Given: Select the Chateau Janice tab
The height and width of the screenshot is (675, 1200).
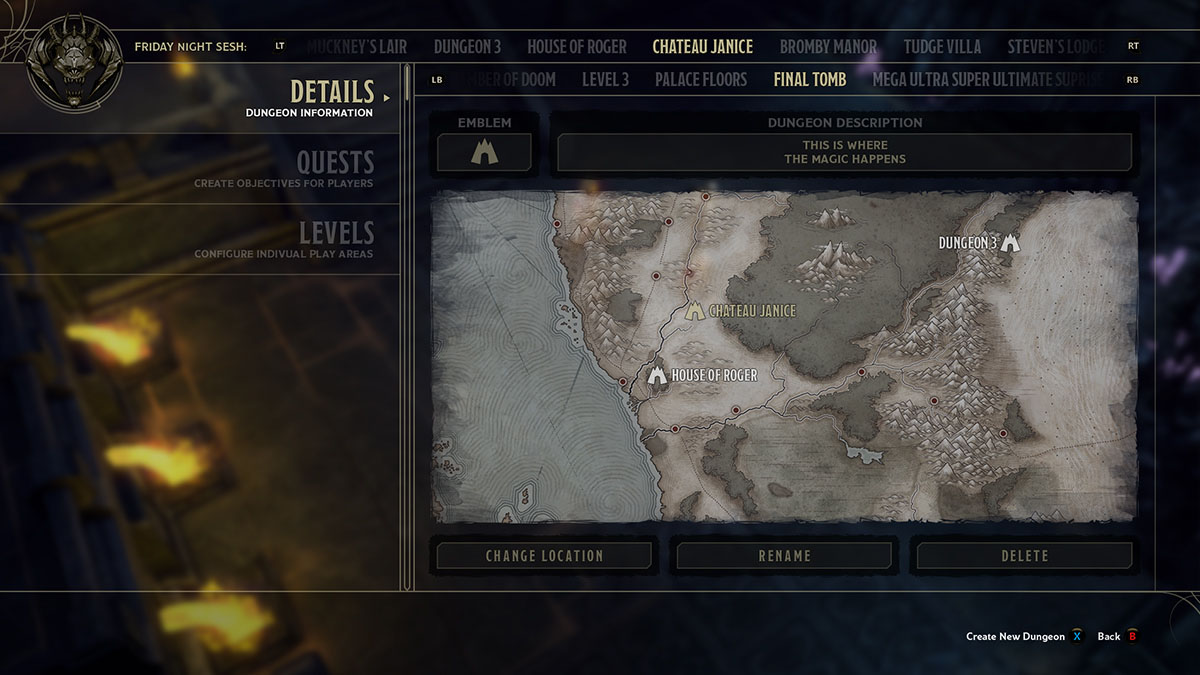Looking at the screenshot, I should click(702, 47).
